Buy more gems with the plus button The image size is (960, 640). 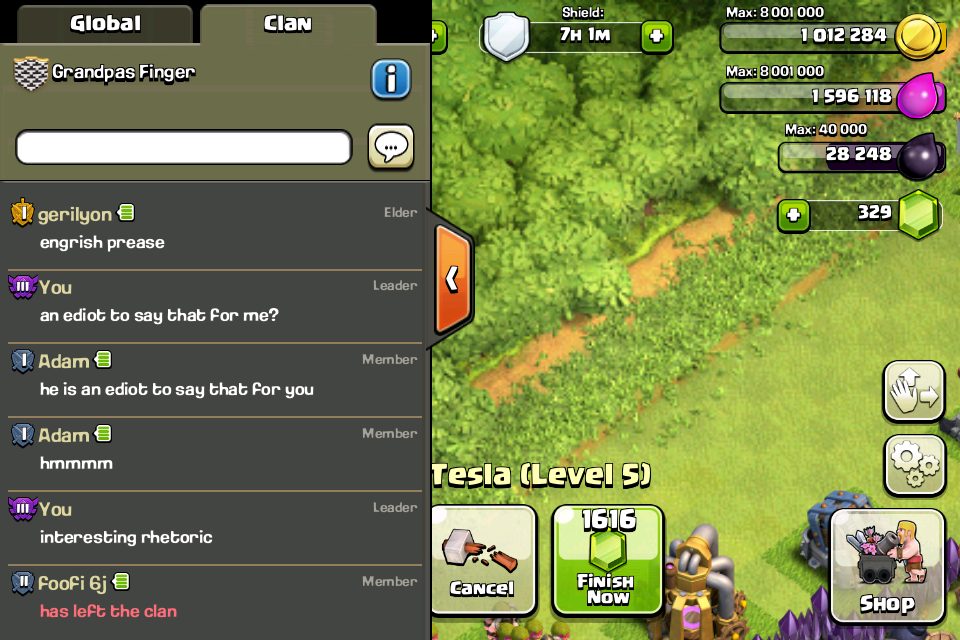click(x=794, y=215)
